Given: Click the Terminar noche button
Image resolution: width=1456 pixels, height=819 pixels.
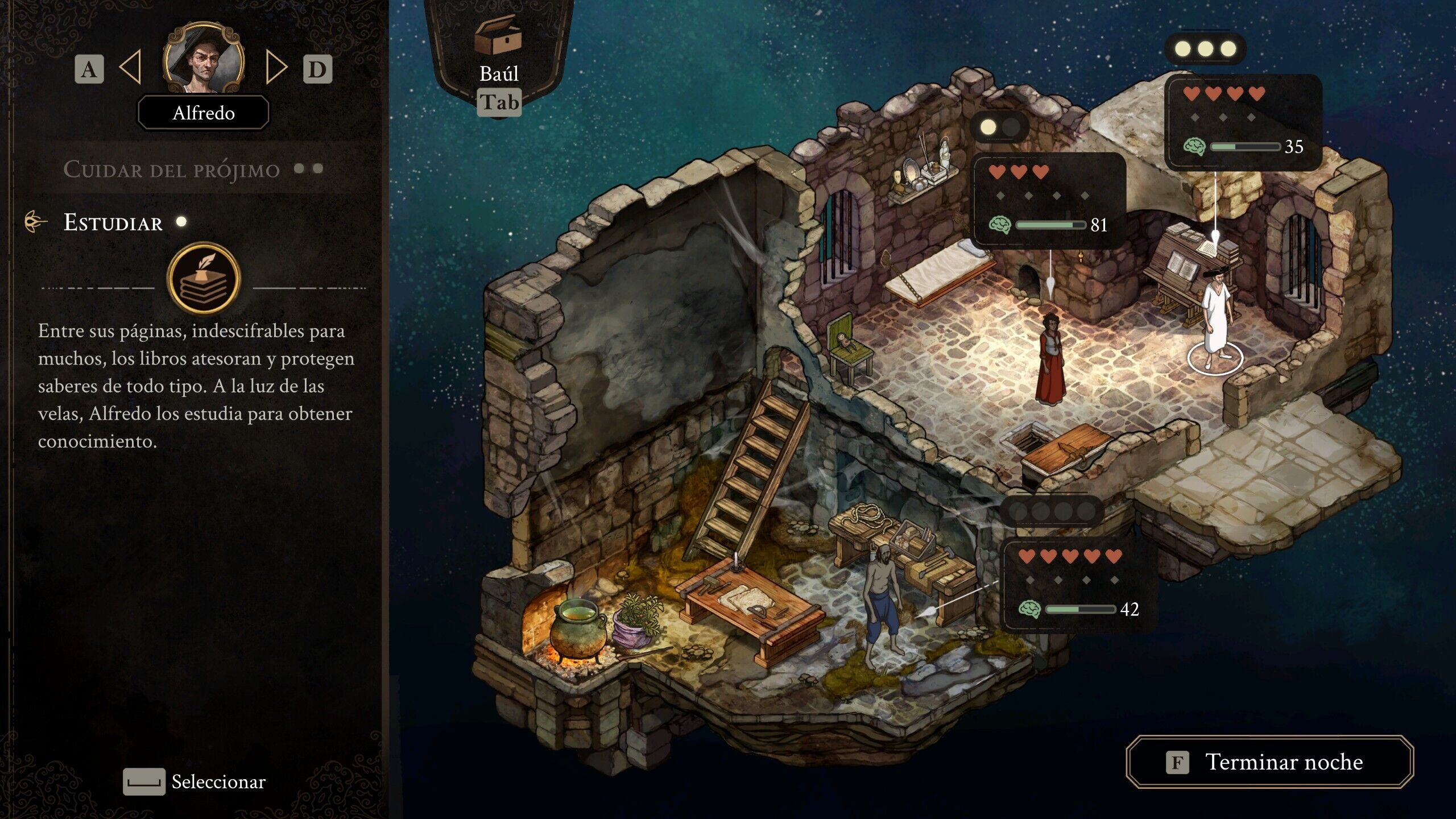Looking at the screenshot, I should click(x=1269, y=762).
